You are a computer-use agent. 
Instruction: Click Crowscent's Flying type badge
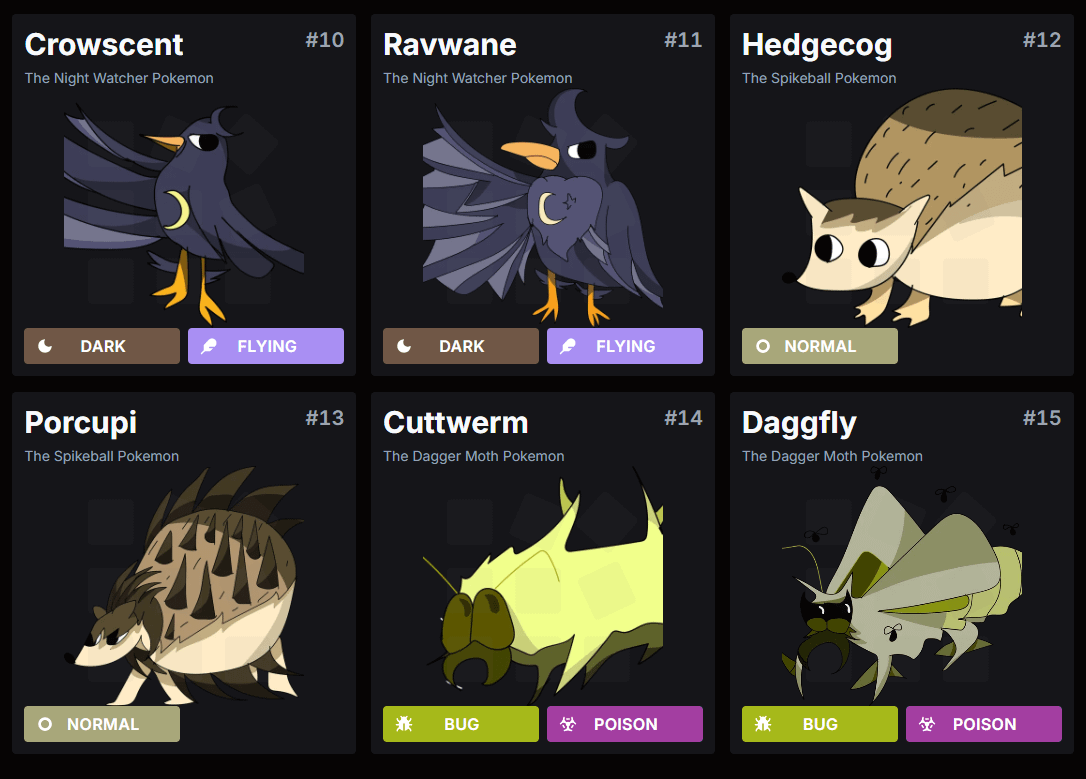coord(266,346)
